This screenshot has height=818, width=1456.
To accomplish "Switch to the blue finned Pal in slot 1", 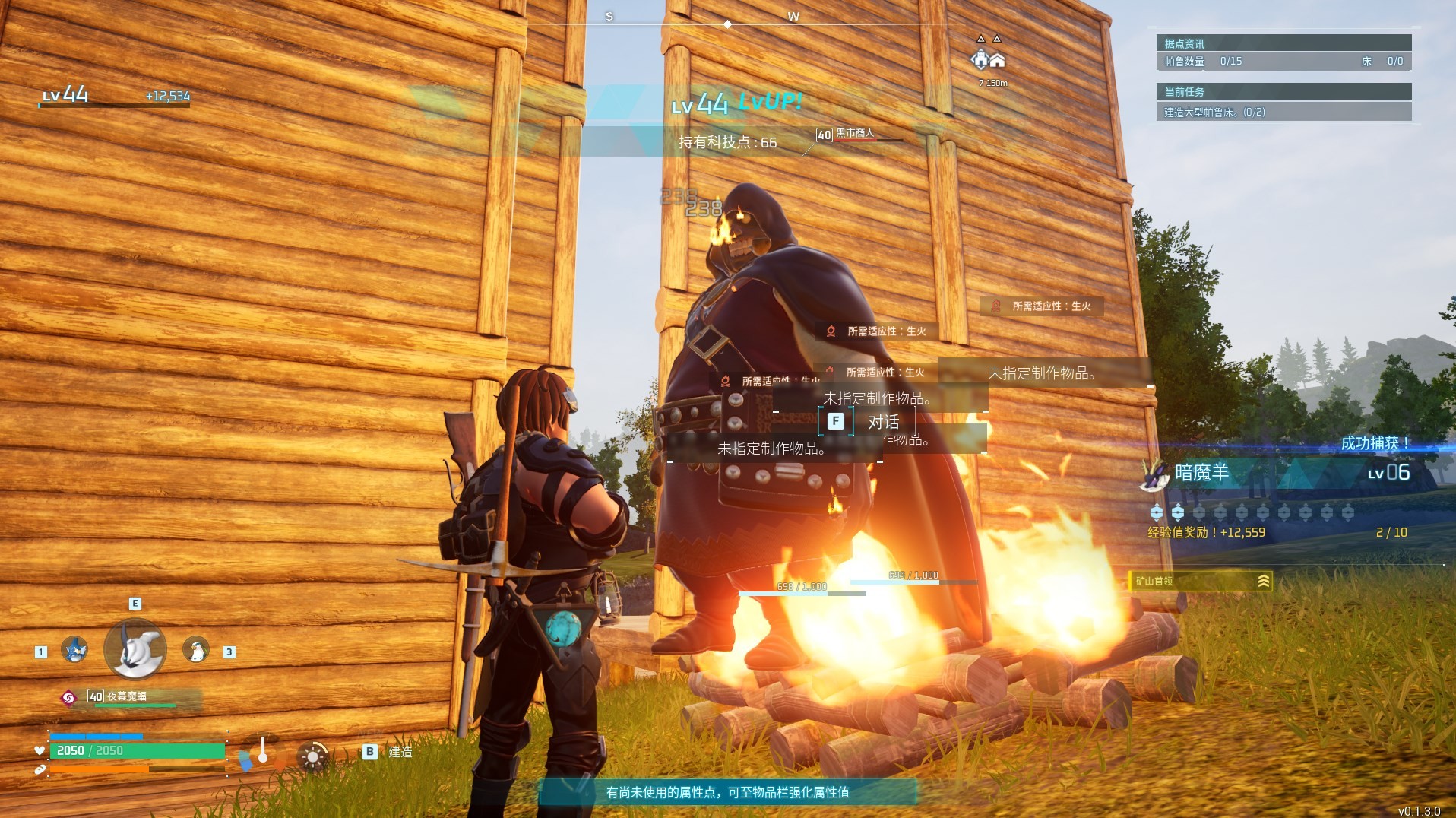I will click(74, 650).
